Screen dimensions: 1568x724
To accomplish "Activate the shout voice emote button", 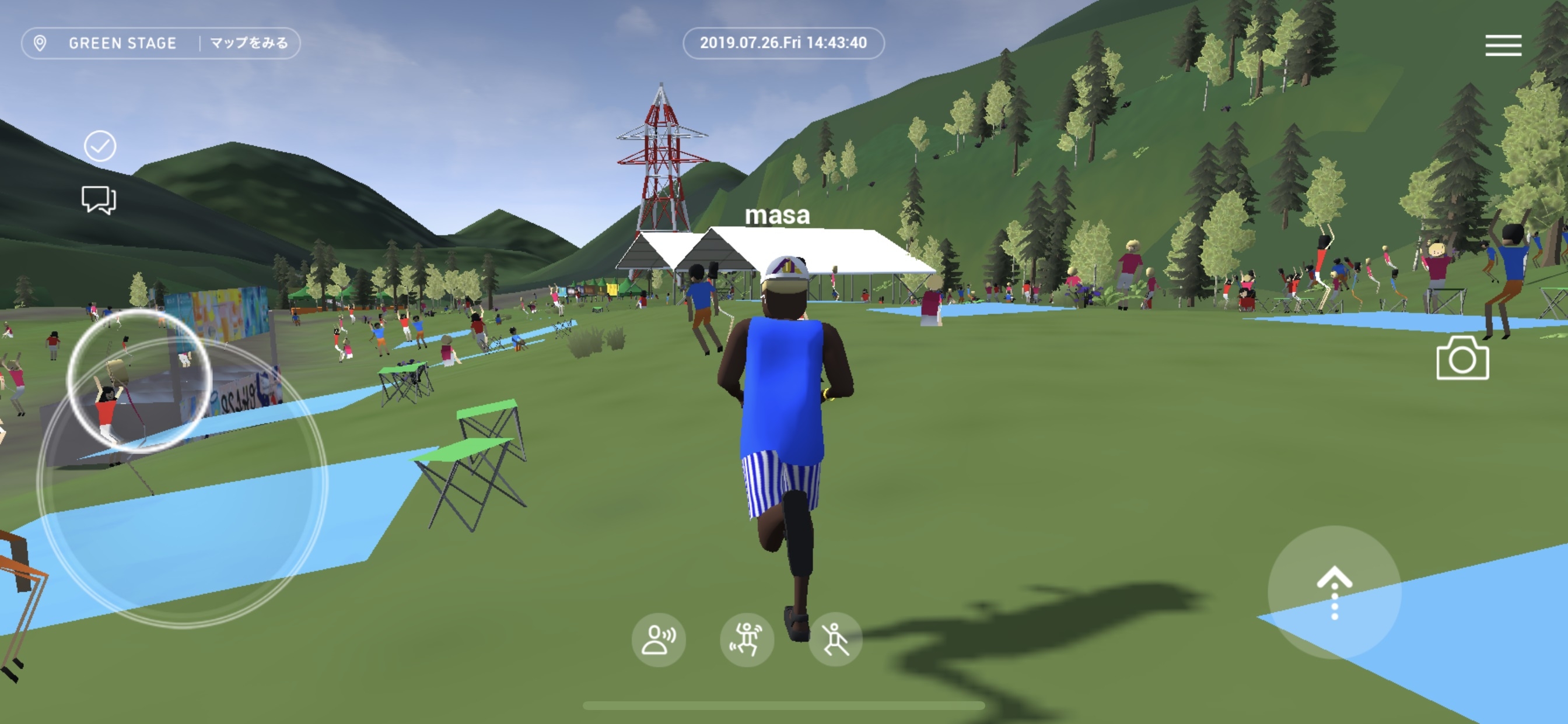I will [x=658, y=639].
